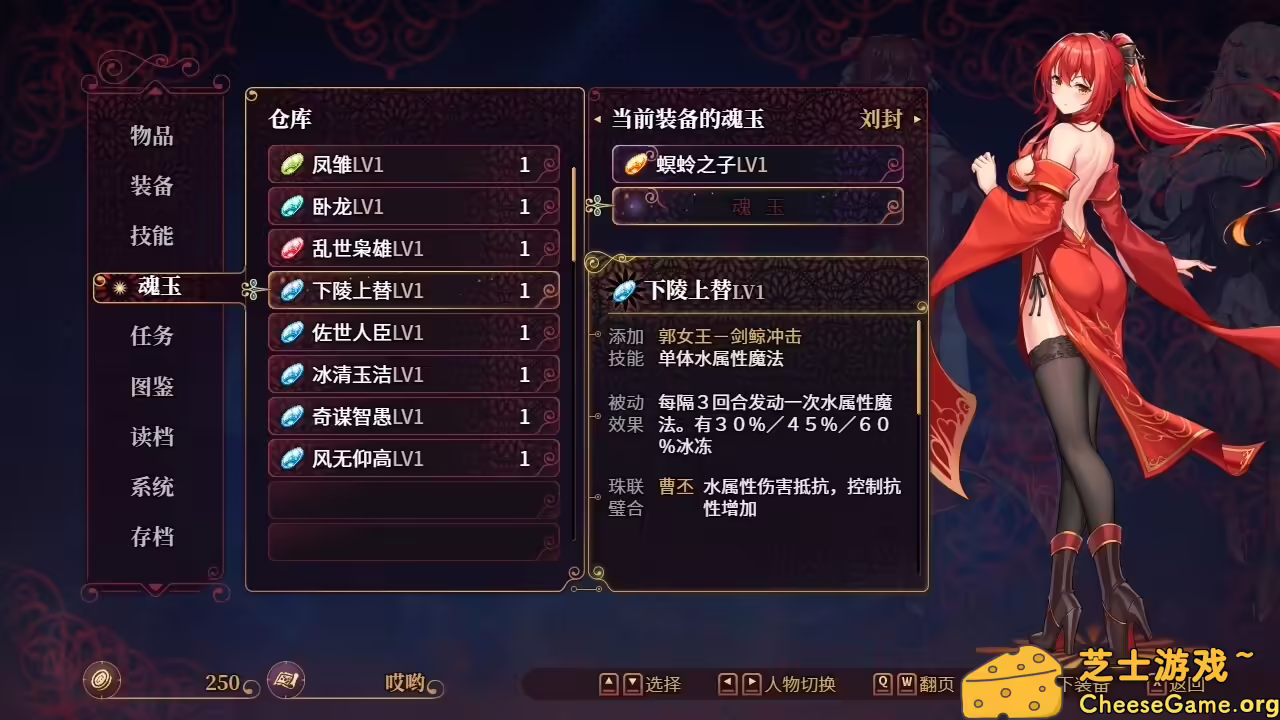The height and width of the screenshot is (720, 1280).
Task: Switch to the 装备 menu tab
Action: [x=152, y=187]
